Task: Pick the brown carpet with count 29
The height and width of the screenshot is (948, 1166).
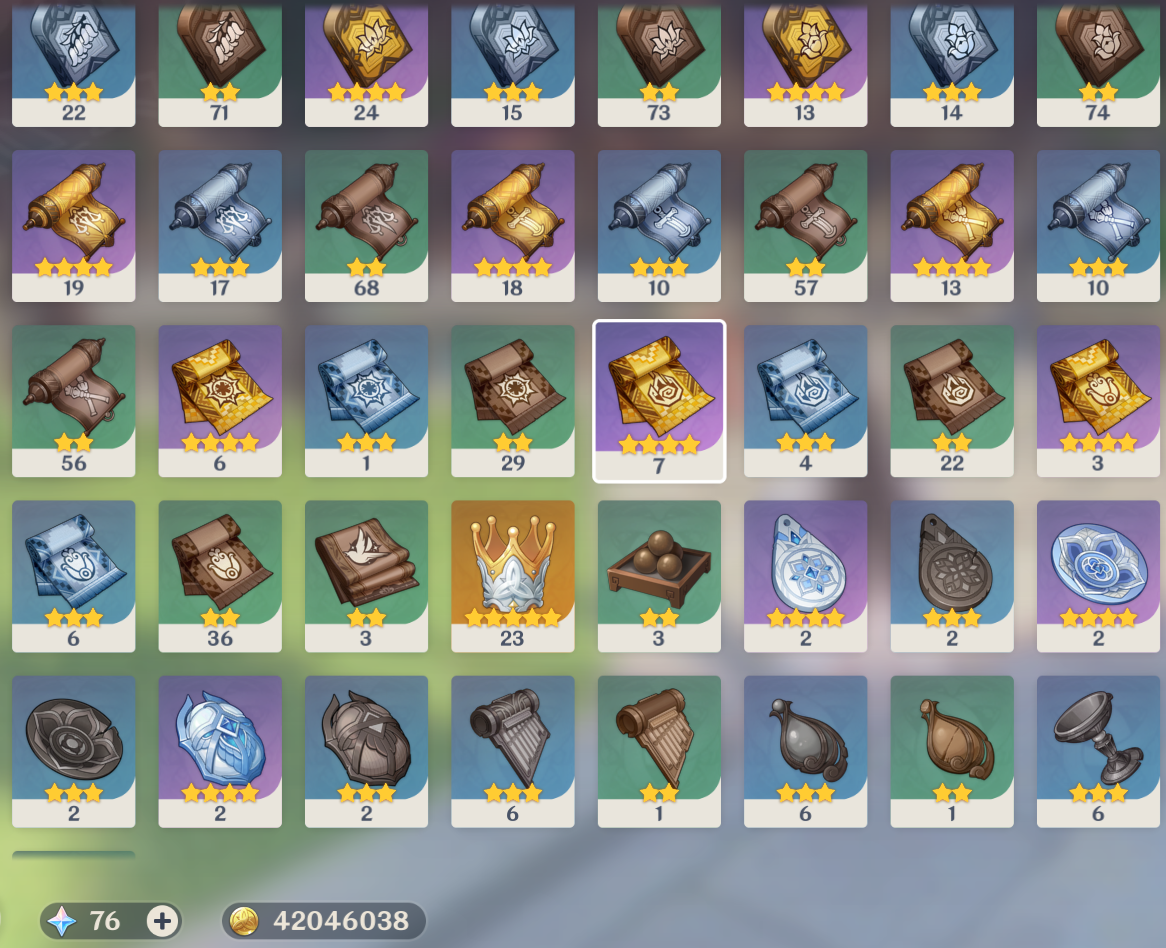Action: pyautogui.click(x=512, y=400)
